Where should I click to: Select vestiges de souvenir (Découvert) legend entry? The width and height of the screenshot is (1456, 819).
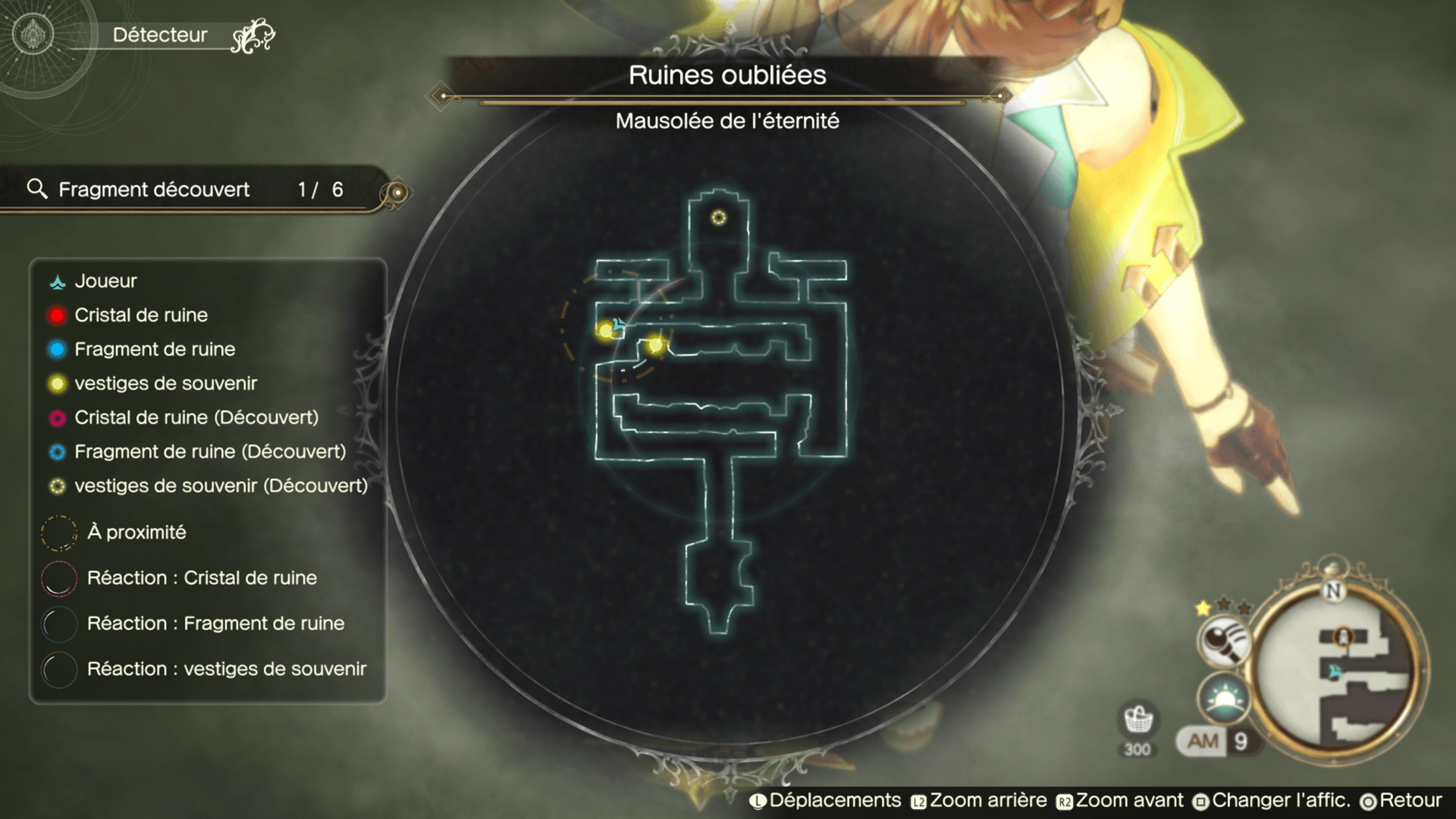coord(220,486)
